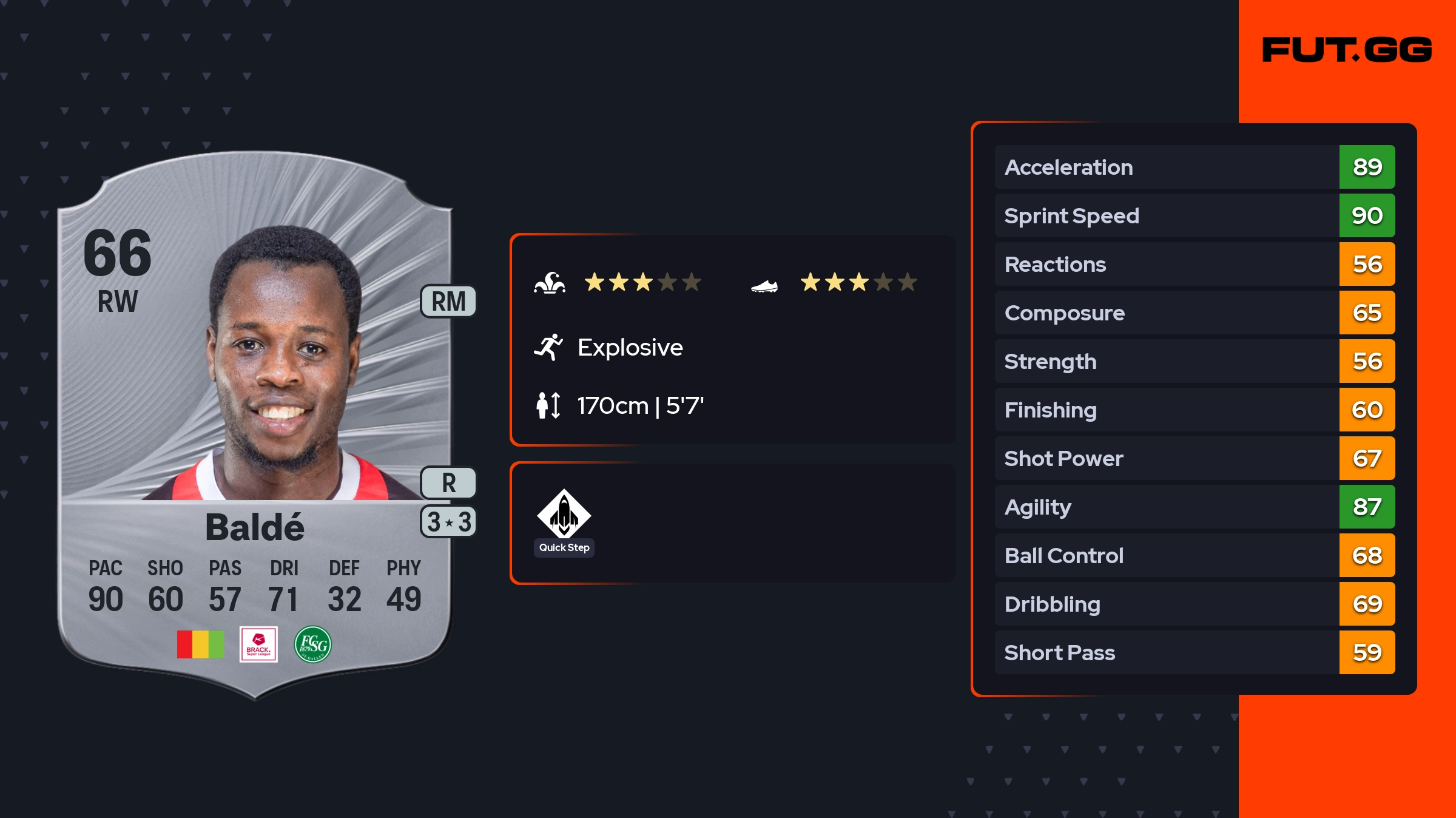Click the Brack Super League badge
This screenshot has width=1456, height=818.
pos(258,644)
